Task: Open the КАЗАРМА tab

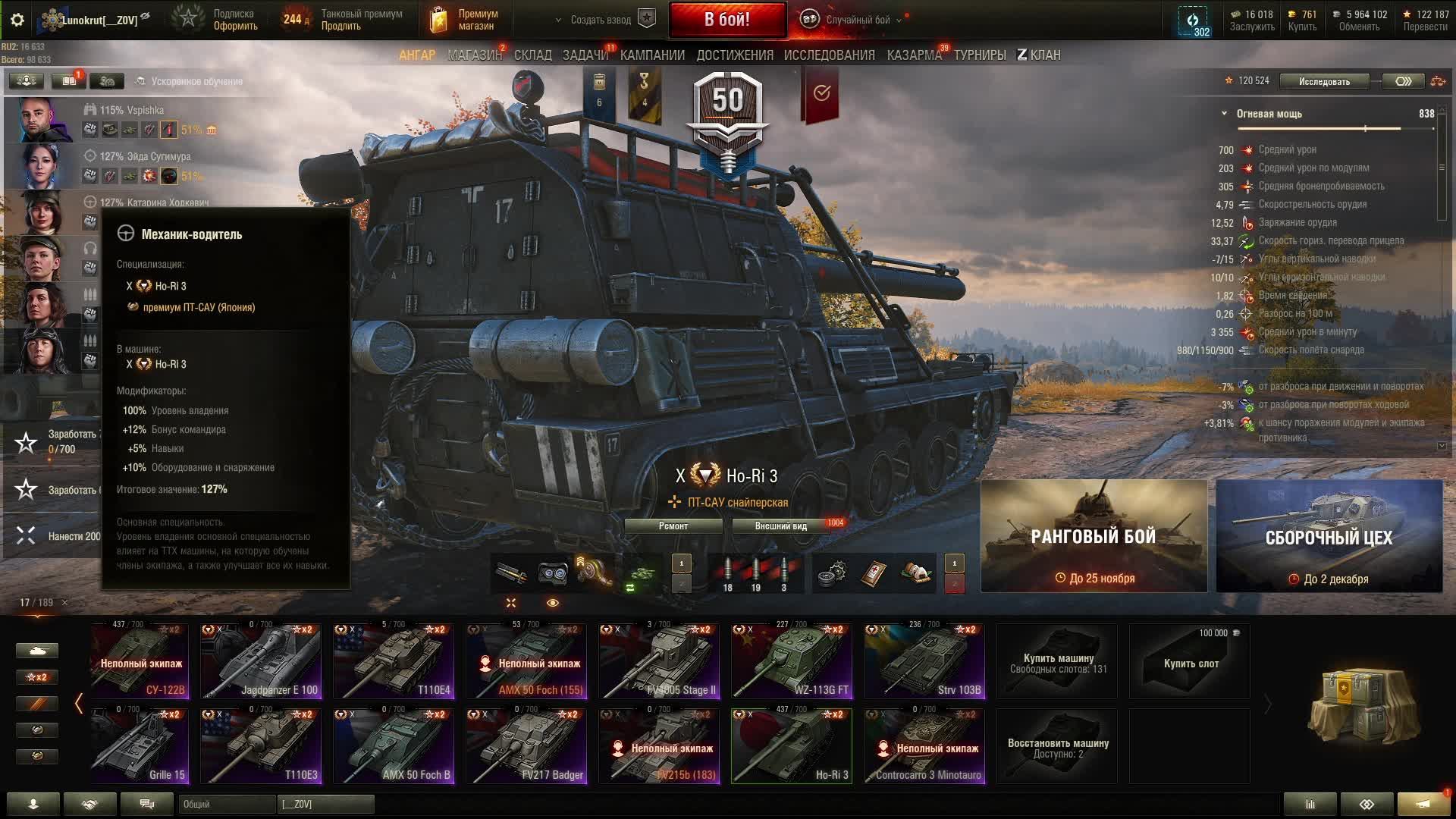Action: coord(914,55)
